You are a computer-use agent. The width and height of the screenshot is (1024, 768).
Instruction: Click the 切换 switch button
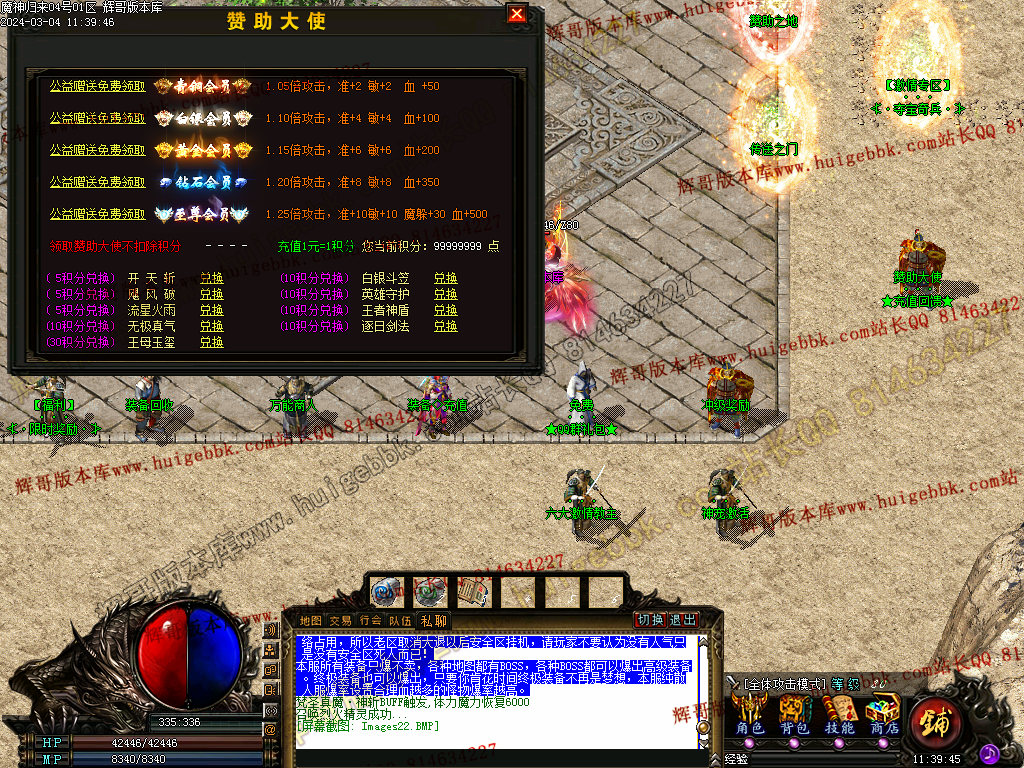(651, 620)
